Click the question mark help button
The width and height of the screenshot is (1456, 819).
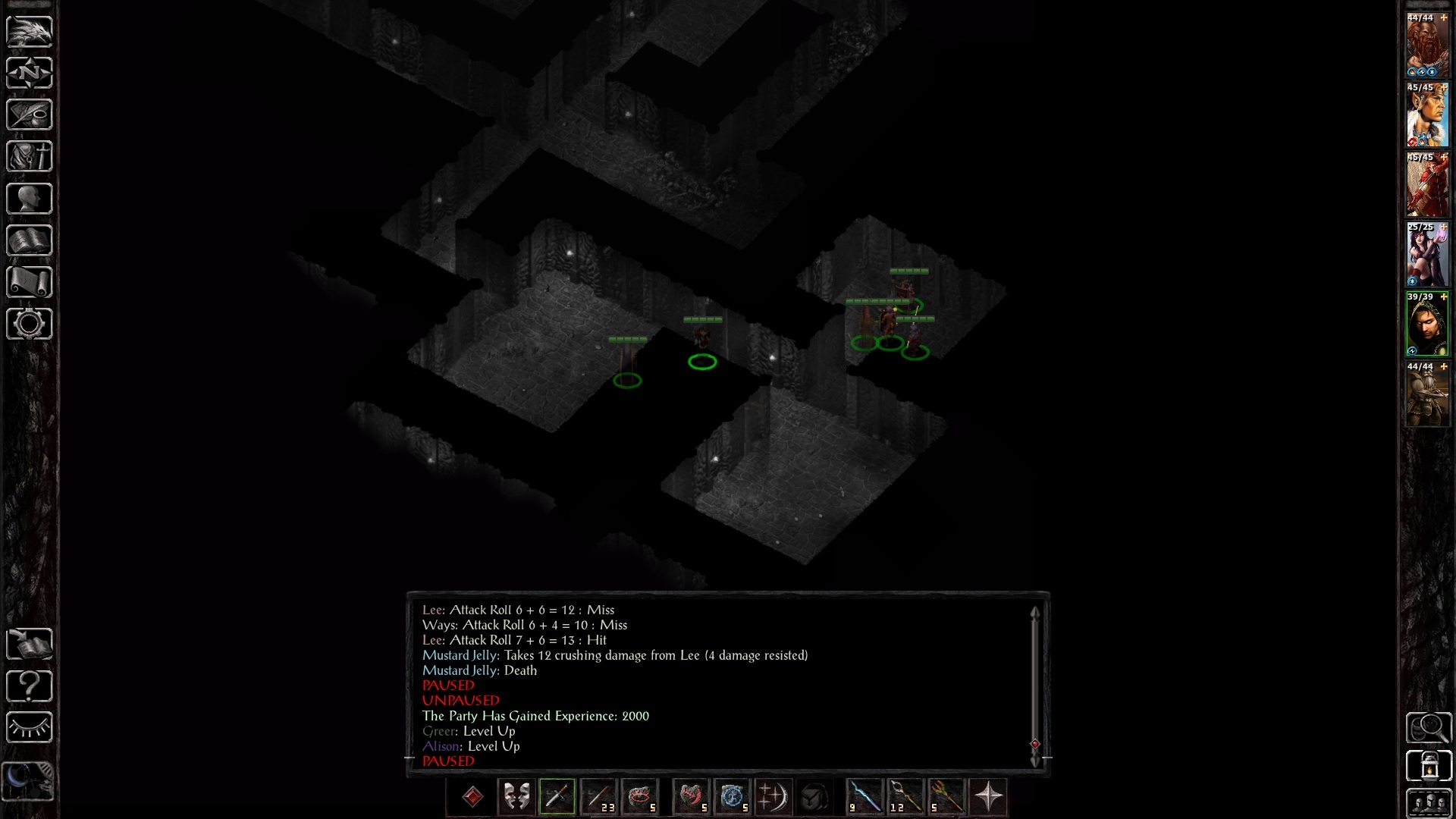point(30,686)
